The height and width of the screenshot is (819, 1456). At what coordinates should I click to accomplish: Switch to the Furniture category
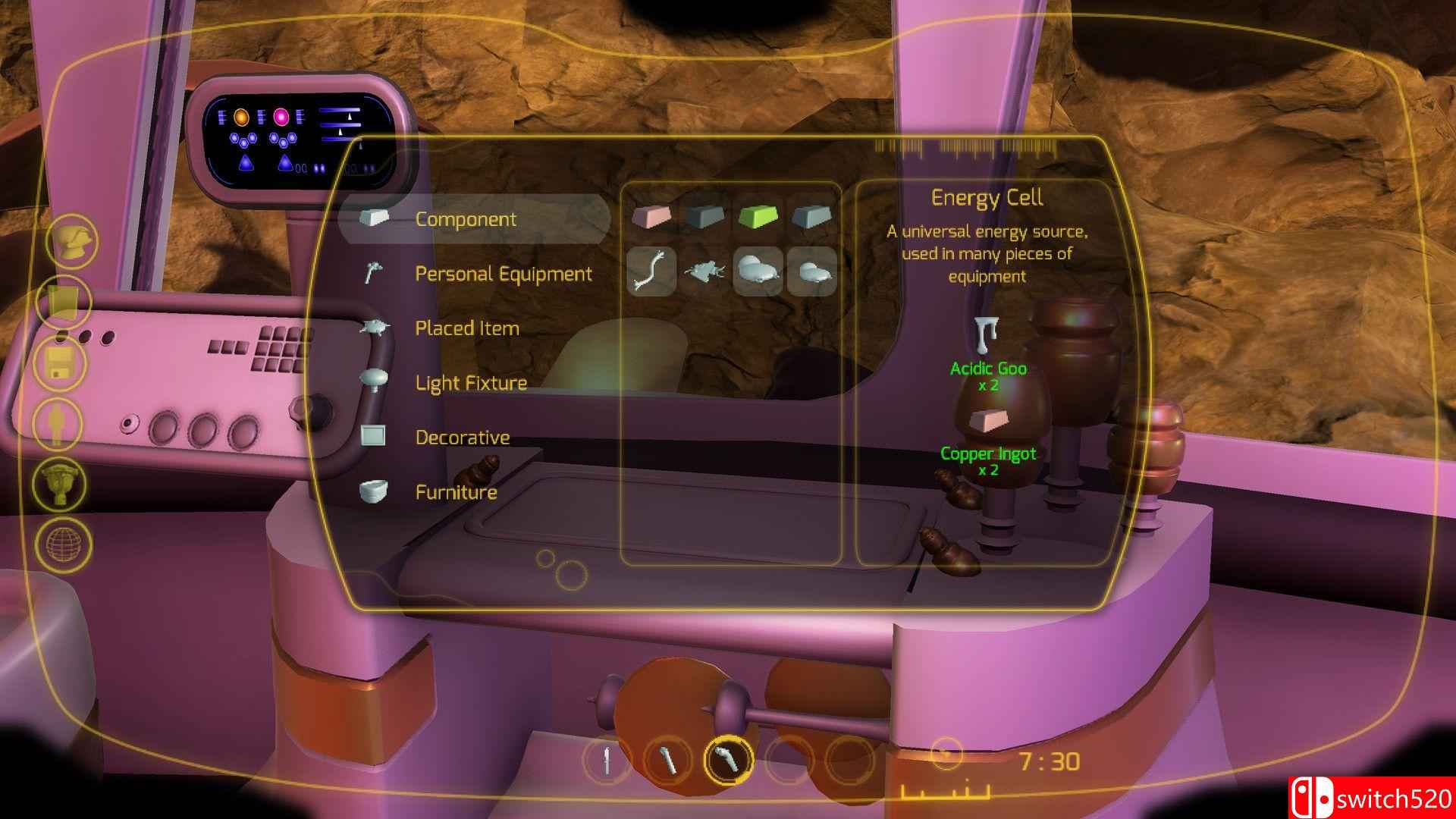(455, 492)
